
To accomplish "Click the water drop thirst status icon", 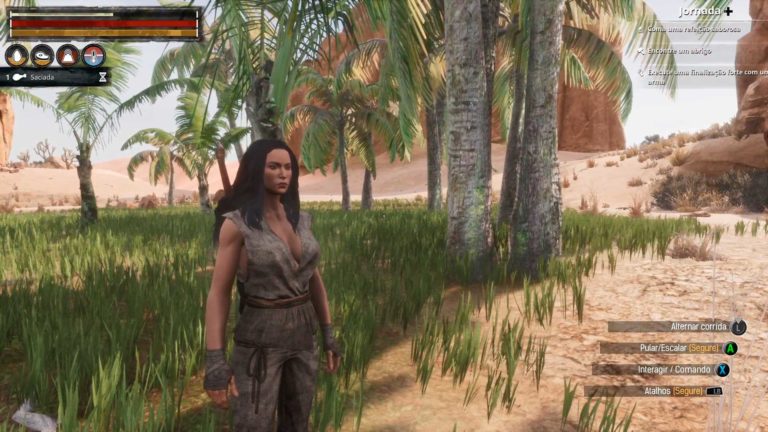I will 16,55.
